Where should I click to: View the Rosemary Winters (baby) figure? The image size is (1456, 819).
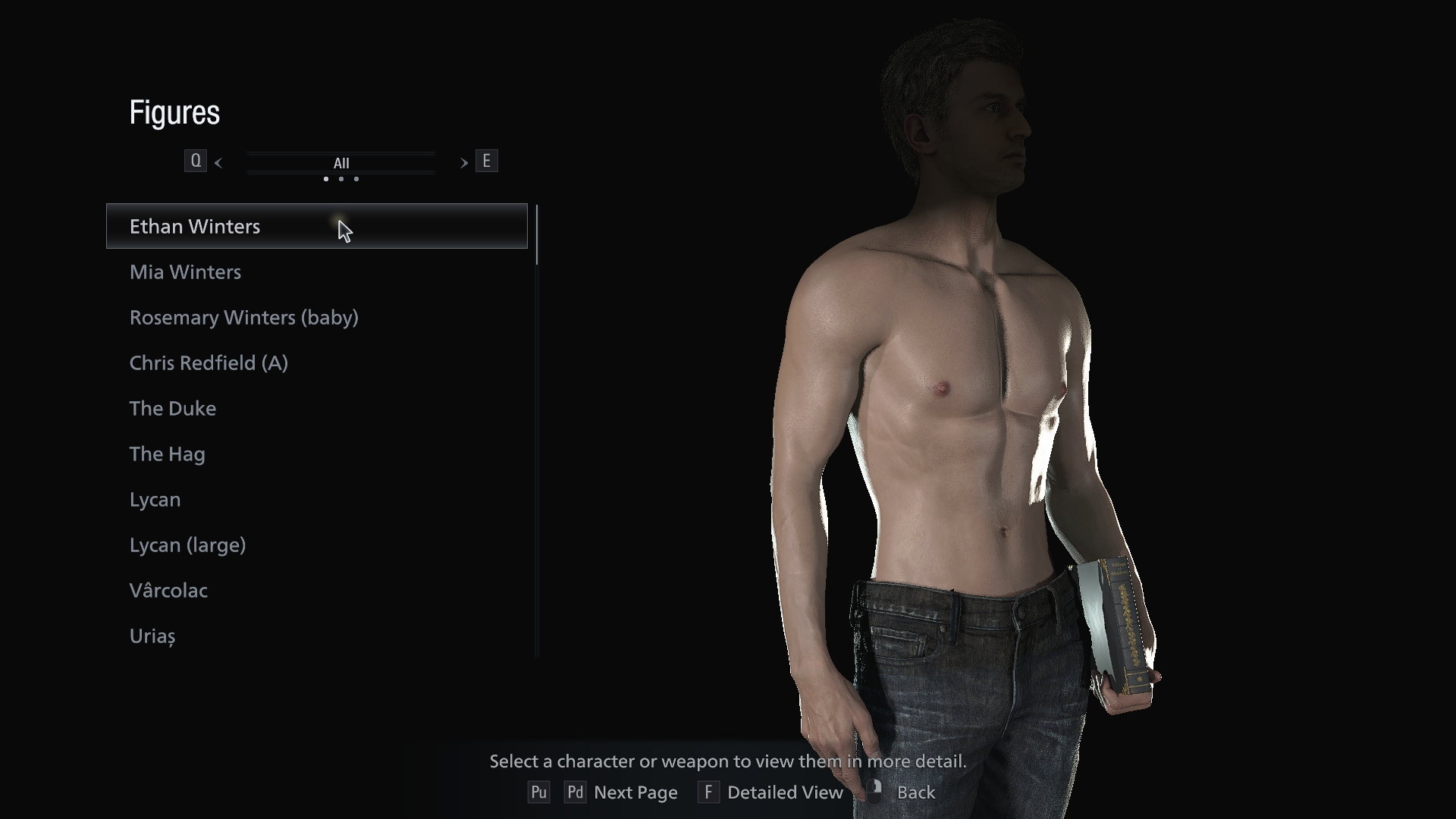coord(243,317)
